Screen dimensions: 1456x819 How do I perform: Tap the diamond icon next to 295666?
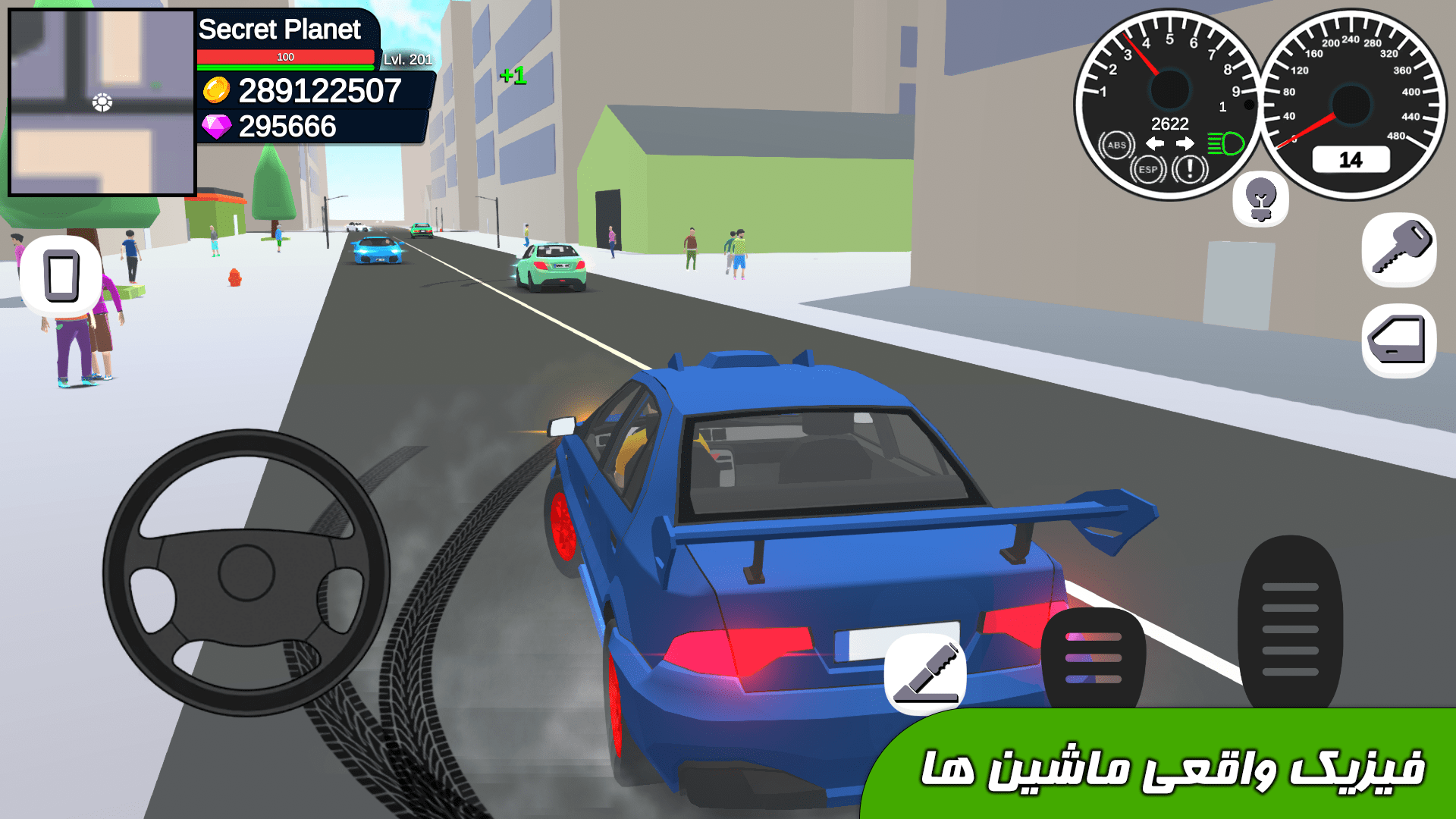point(216,127)
